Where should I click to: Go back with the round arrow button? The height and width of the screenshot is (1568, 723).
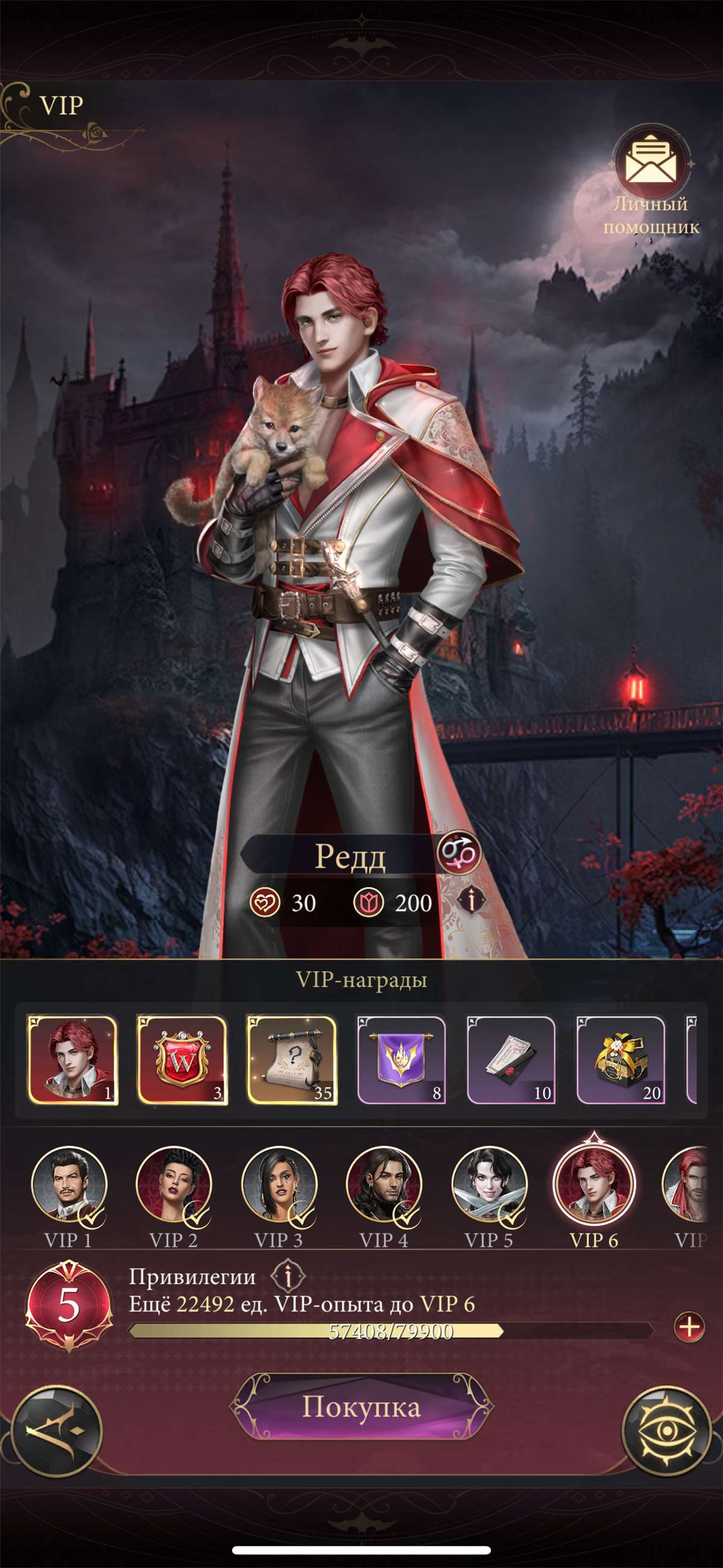pyautogui.click(x=57, y=1431)
